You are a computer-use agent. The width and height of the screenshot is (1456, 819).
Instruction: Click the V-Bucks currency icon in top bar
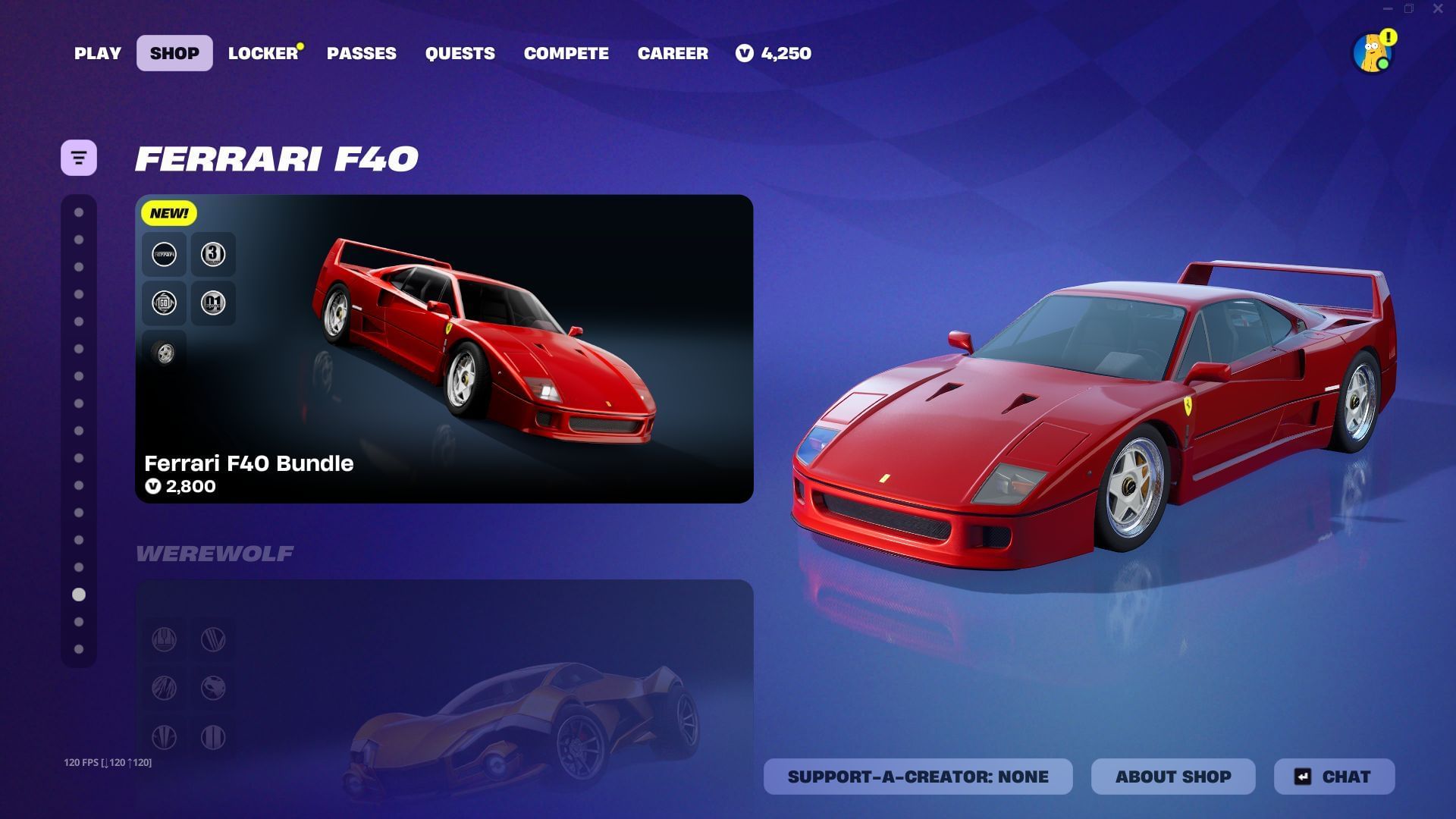pos(745,53)
